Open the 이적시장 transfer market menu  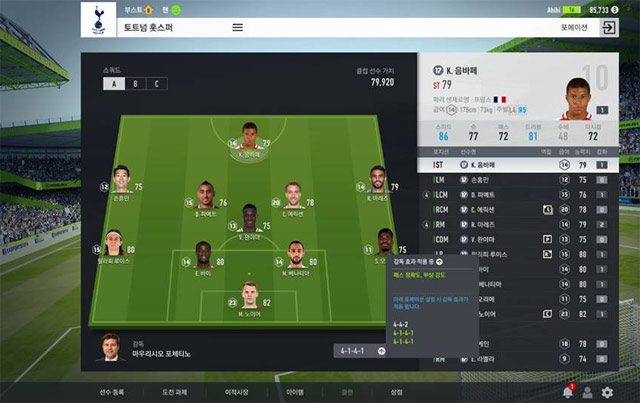pyautogui.click(x=236, y=392)
